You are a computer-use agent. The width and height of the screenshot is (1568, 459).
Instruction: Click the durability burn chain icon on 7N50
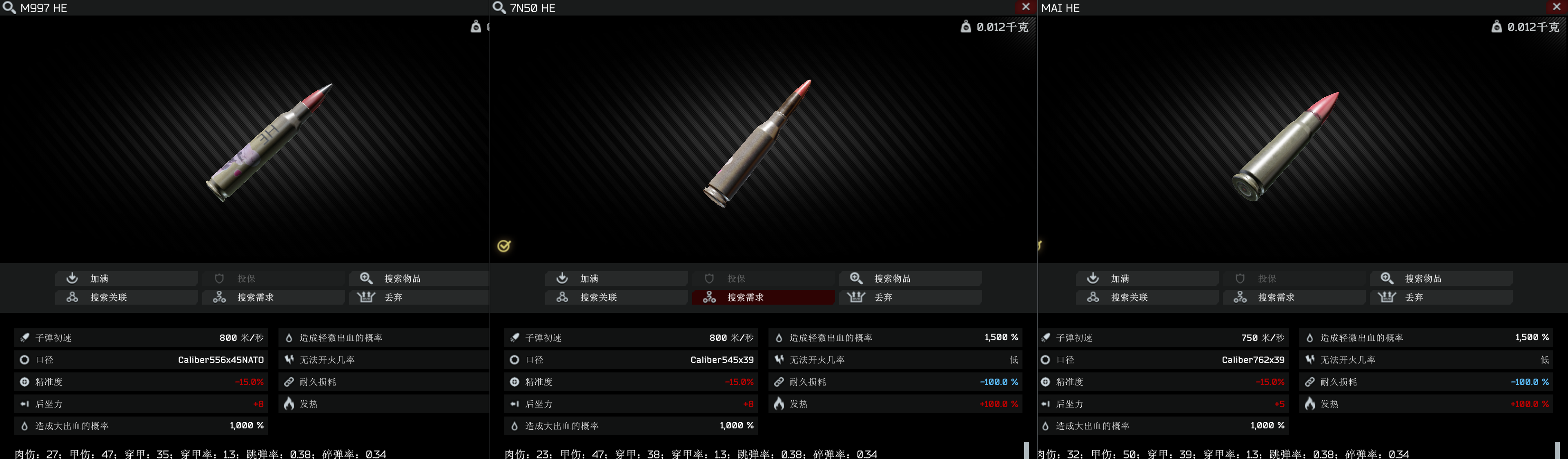tap(779, 382)
